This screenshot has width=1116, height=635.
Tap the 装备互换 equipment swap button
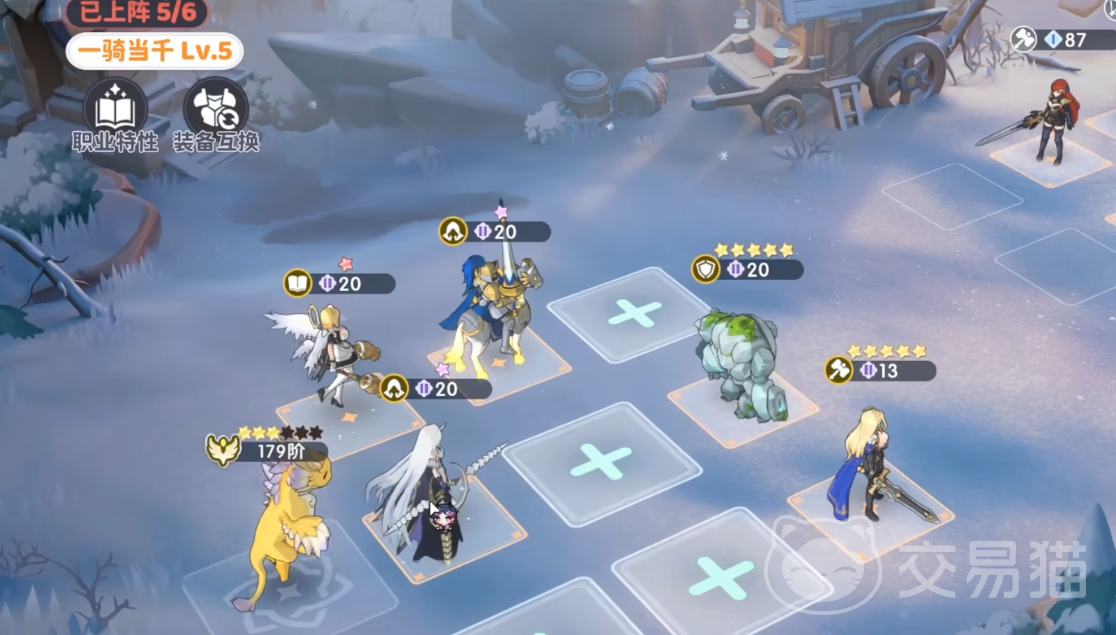[x=215, y=106]
